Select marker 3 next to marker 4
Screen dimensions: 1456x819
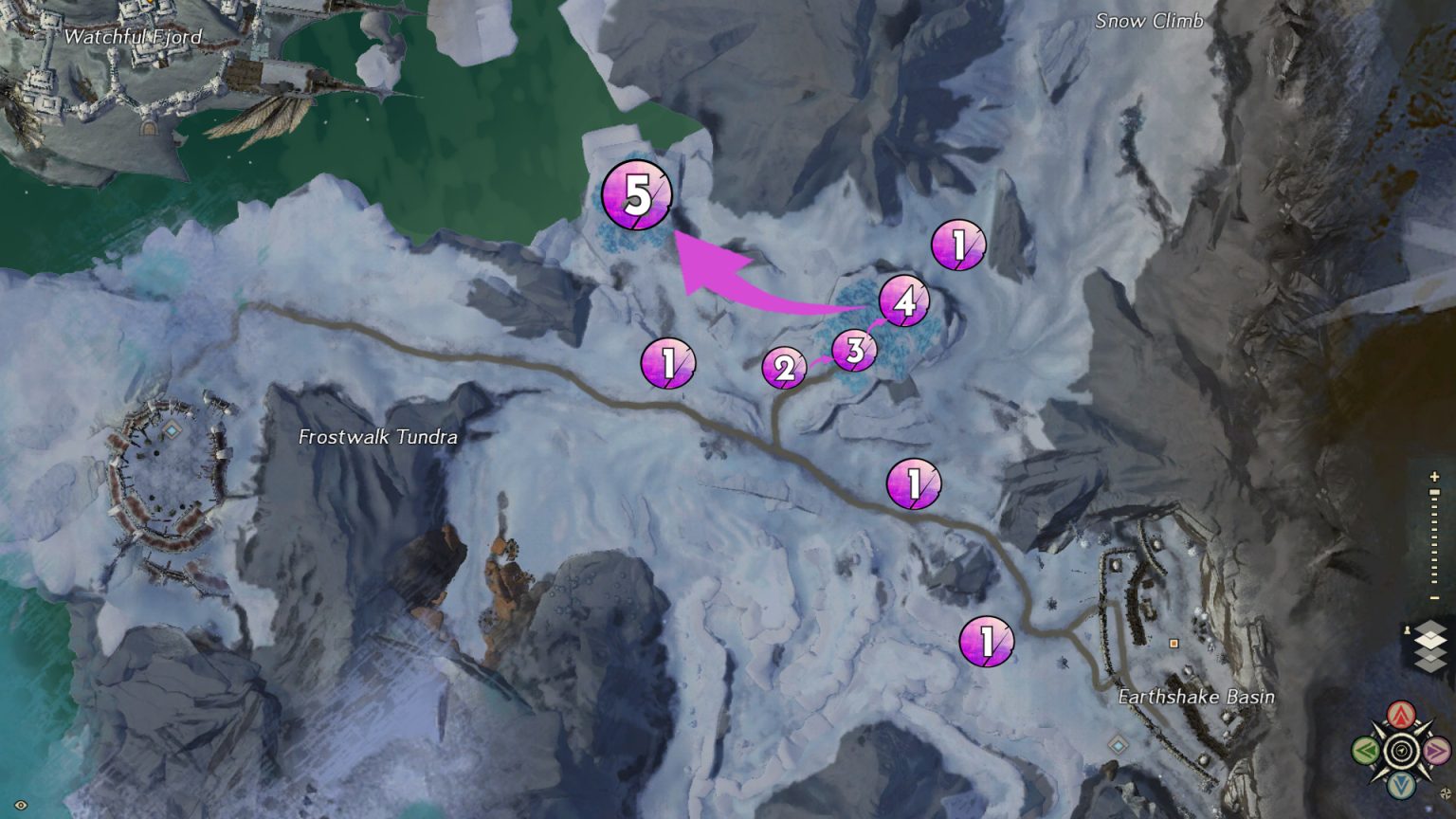click(854, 350)
